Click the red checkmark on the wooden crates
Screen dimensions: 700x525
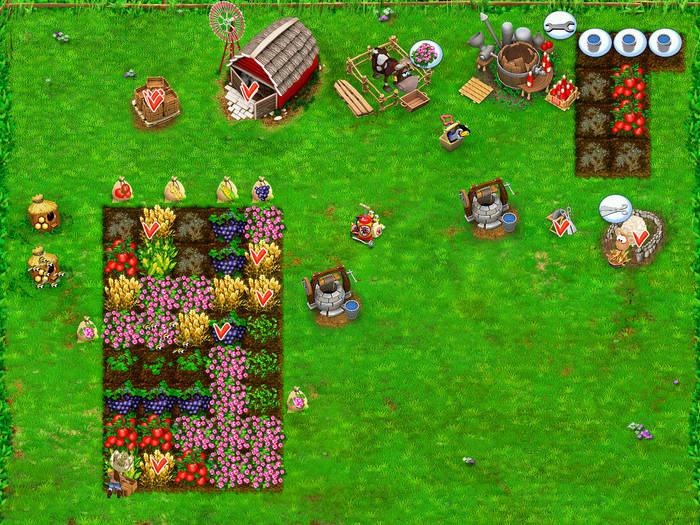click(x=154, y=99)
